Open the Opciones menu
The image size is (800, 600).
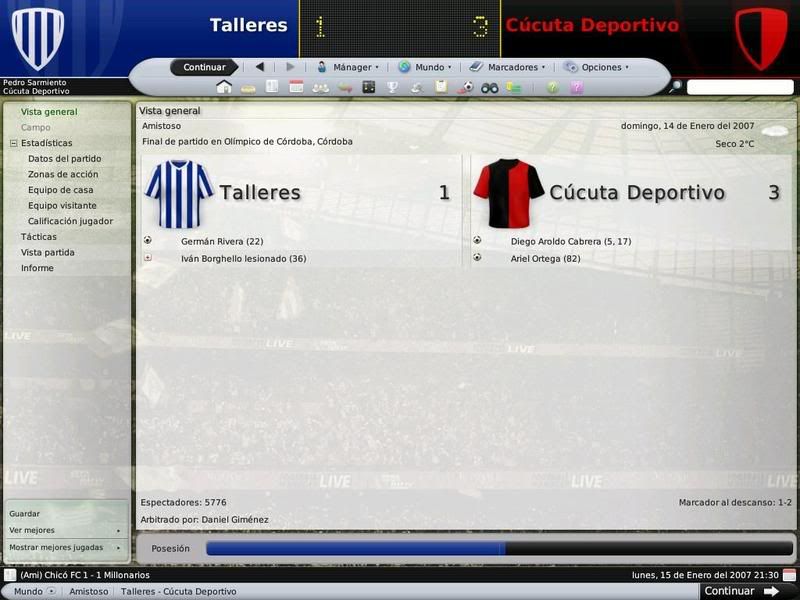click(597, 67)
